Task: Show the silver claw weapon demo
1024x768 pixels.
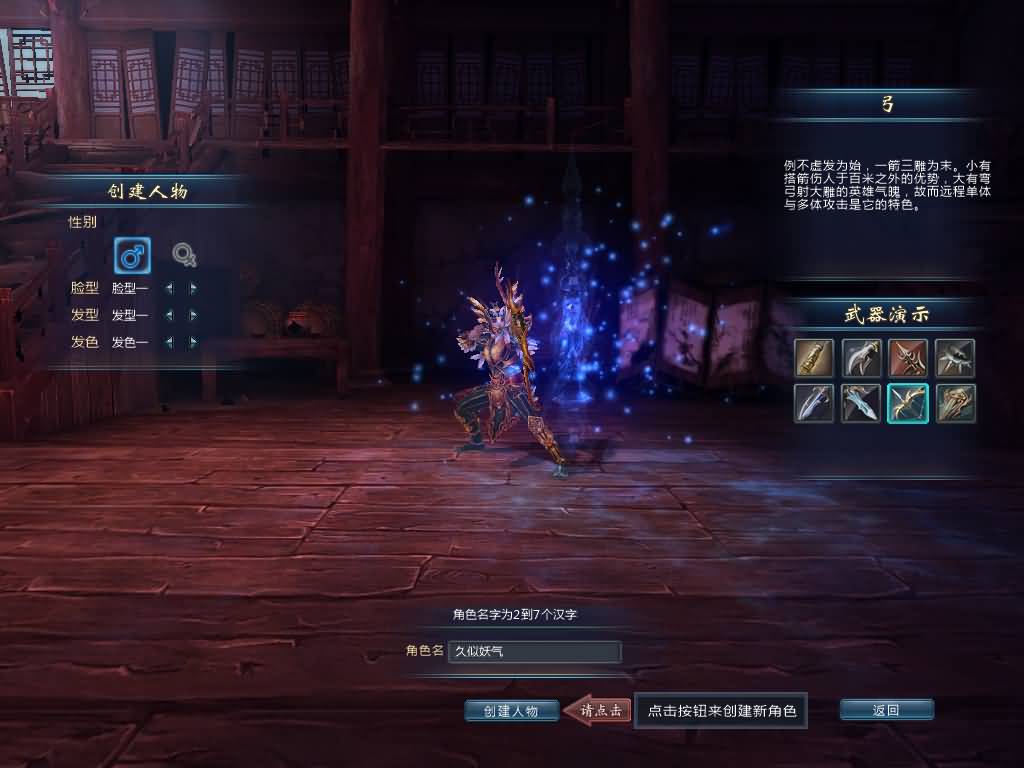Action: point(861,358)
